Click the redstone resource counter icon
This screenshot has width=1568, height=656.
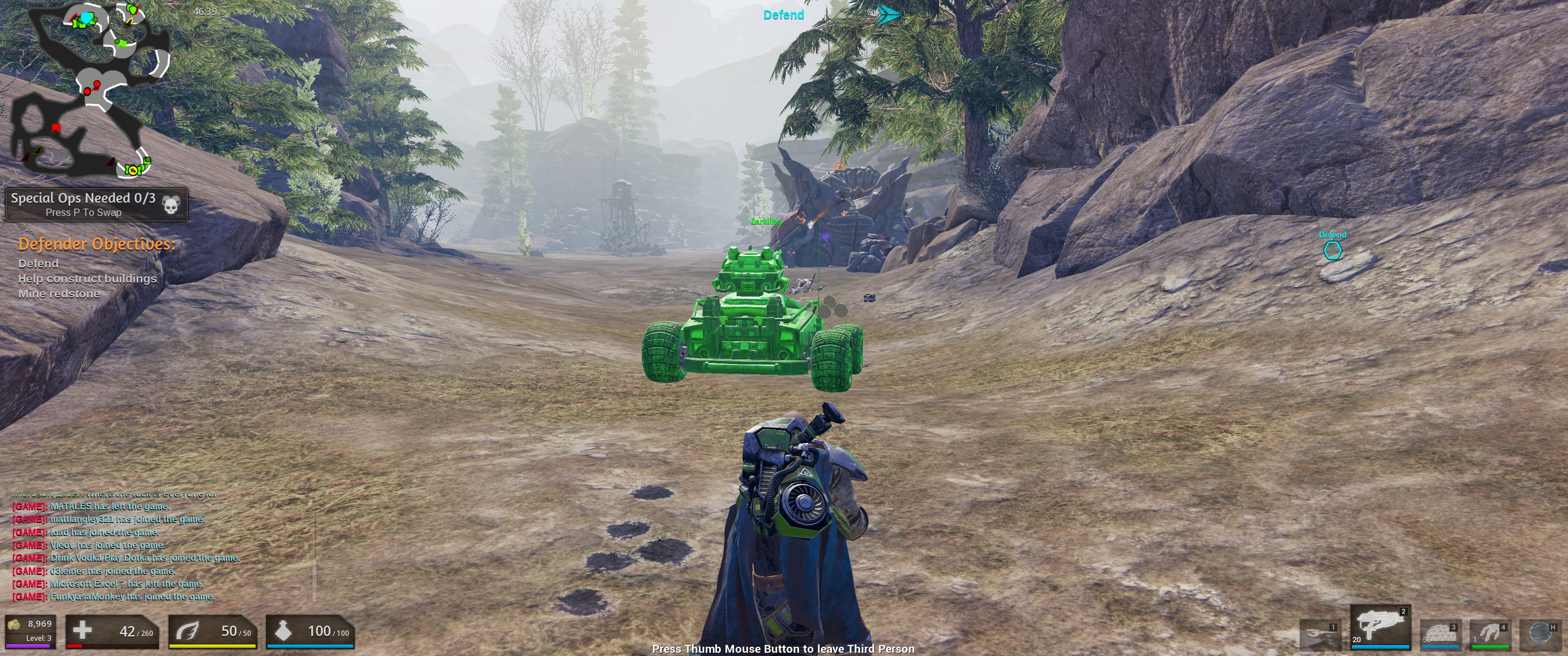14,625
